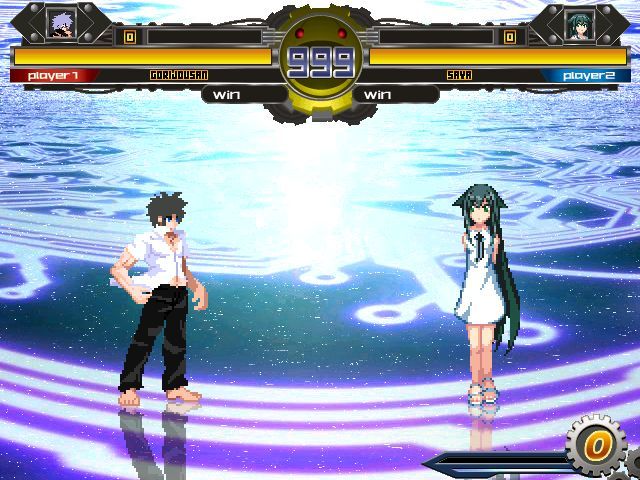
Task: Click player 1's character portrait
Action: tap(61, 22)
